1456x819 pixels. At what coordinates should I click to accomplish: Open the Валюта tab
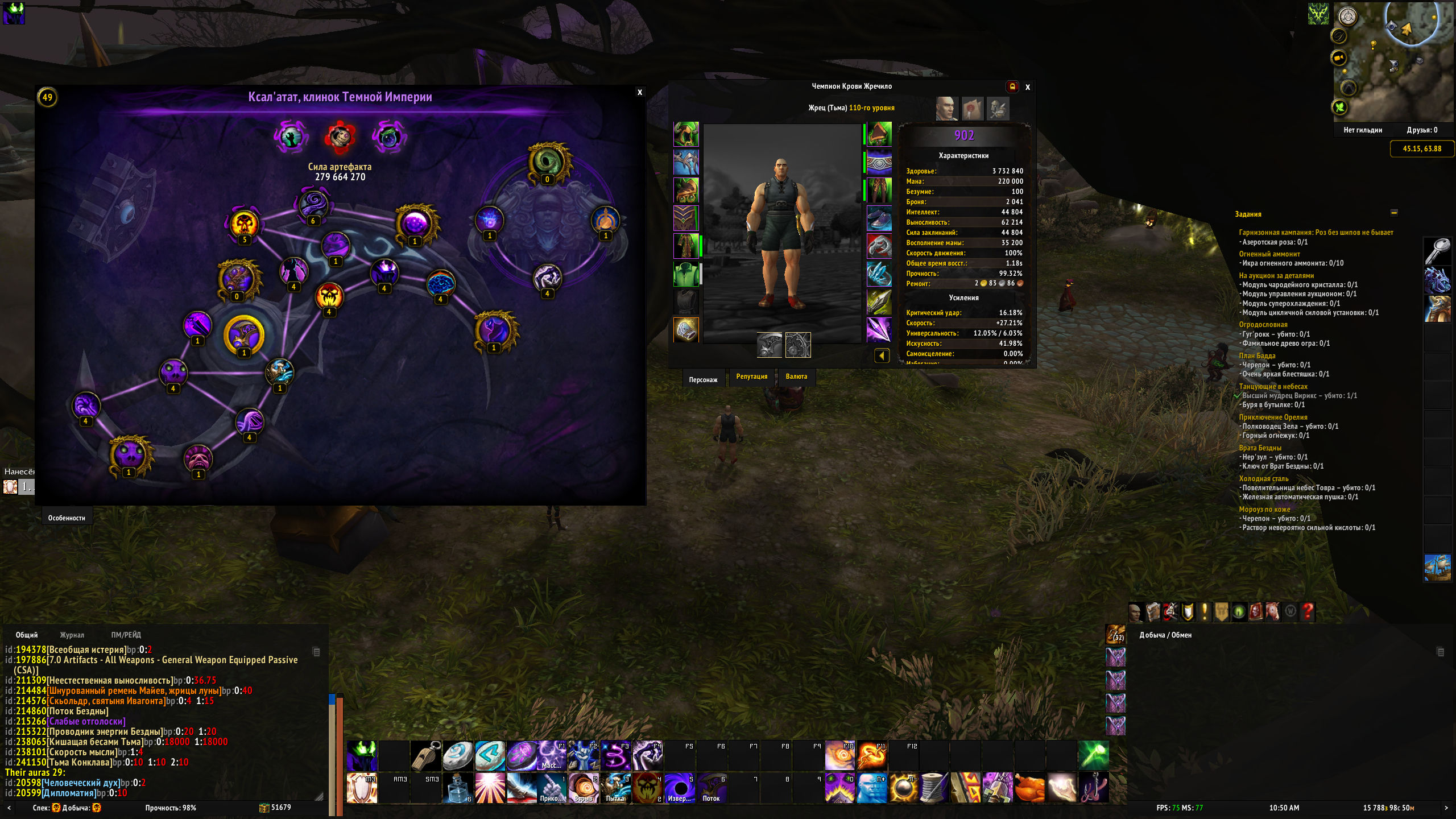(x=796, y=377)
